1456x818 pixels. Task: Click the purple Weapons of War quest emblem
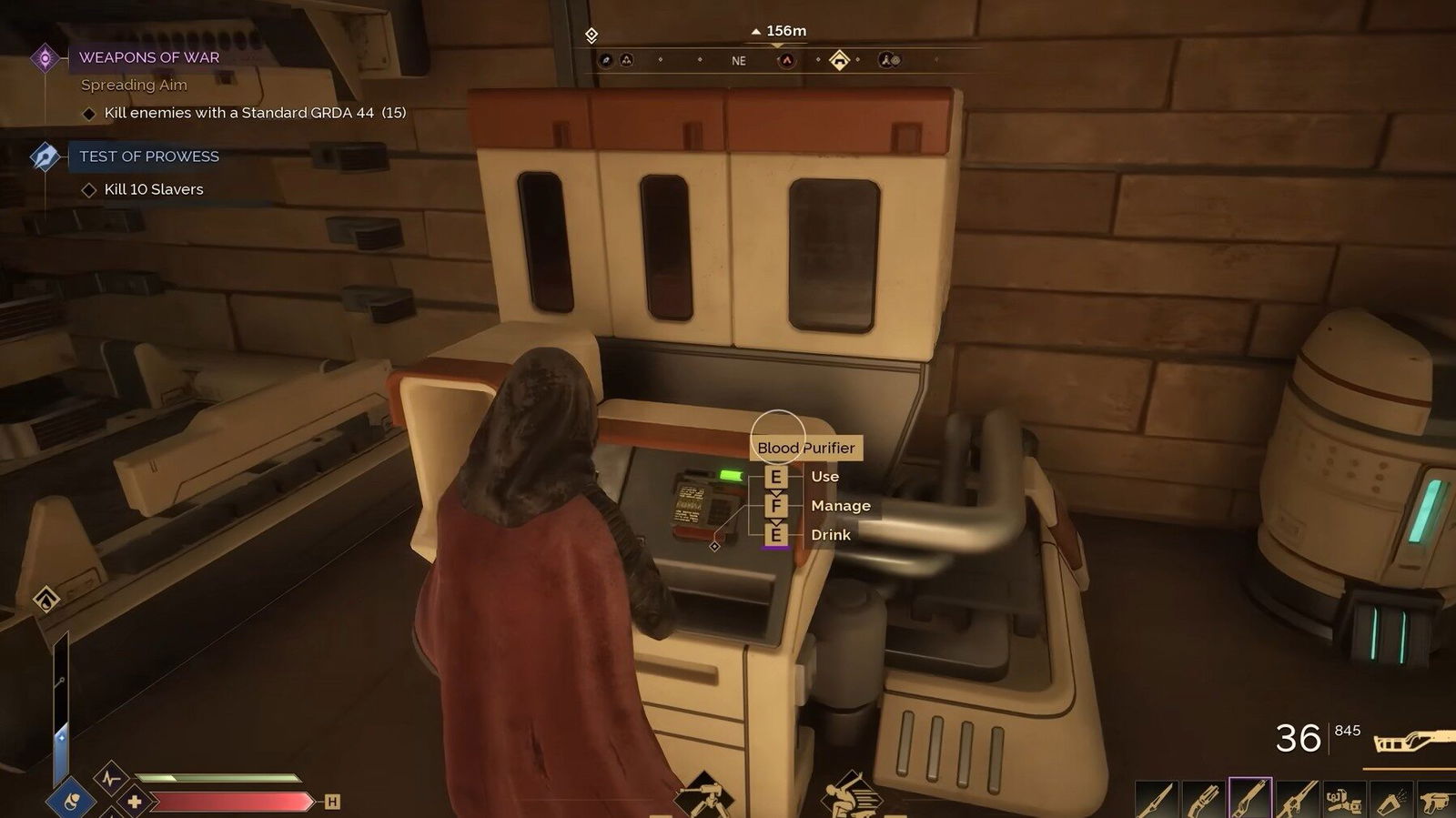click(x=45, y=58)
